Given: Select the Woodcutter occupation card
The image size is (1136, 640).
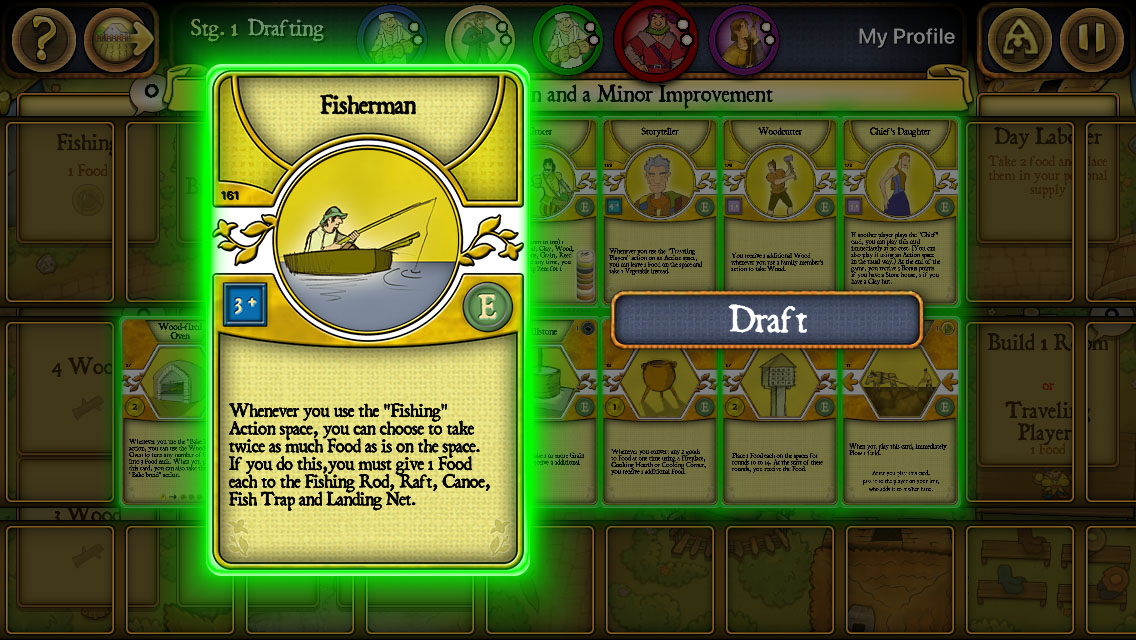Looking at the screenshot, I should [x=780, y=210].
